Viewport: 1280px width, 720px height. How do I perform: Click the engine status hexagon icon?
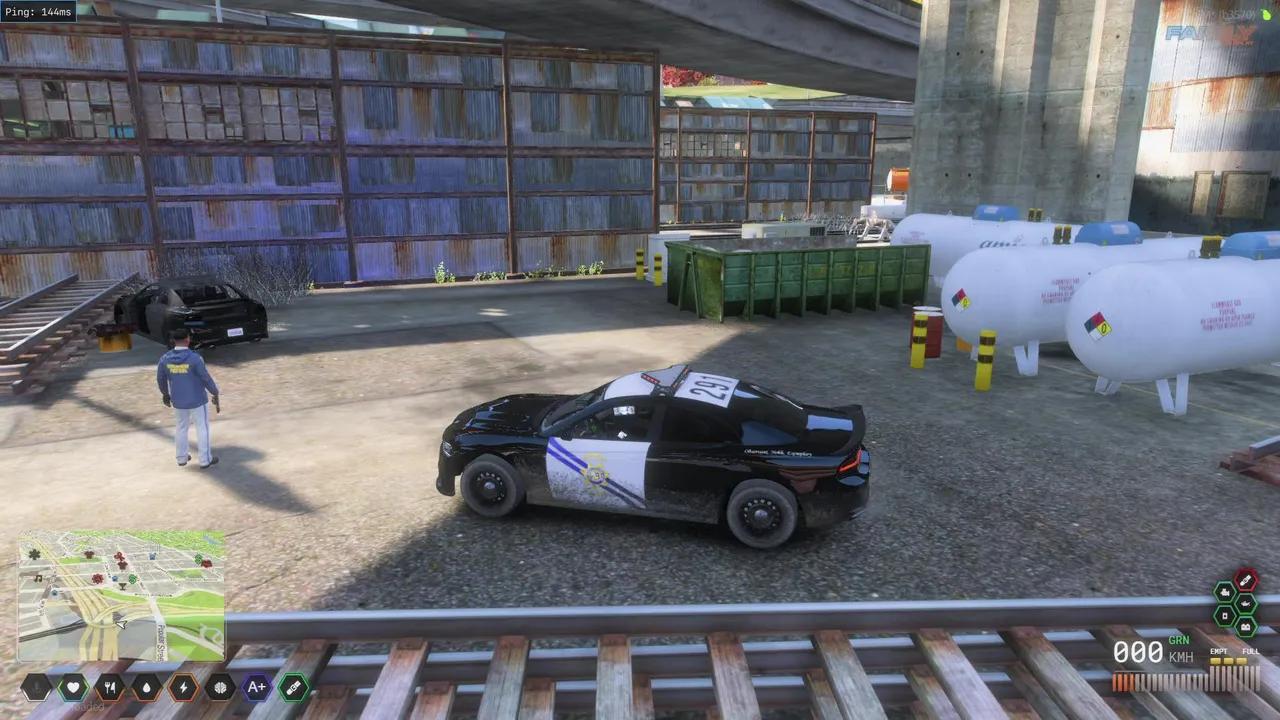click(x=1226, y=591)
